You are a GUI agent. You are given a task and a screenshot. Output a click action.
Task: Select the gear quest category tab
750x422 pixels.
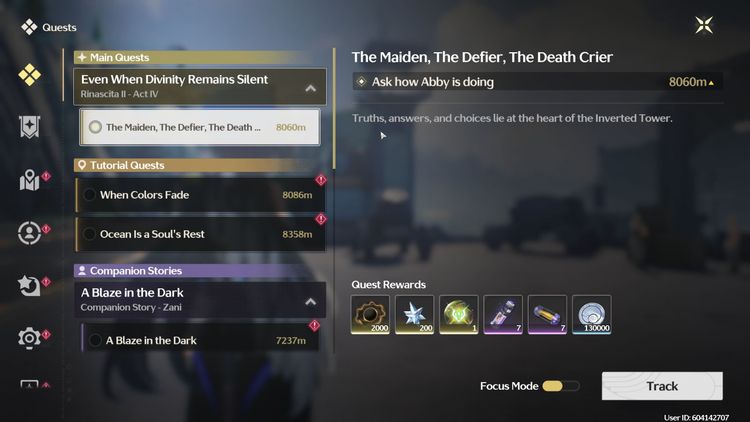(x=29, y=338)
